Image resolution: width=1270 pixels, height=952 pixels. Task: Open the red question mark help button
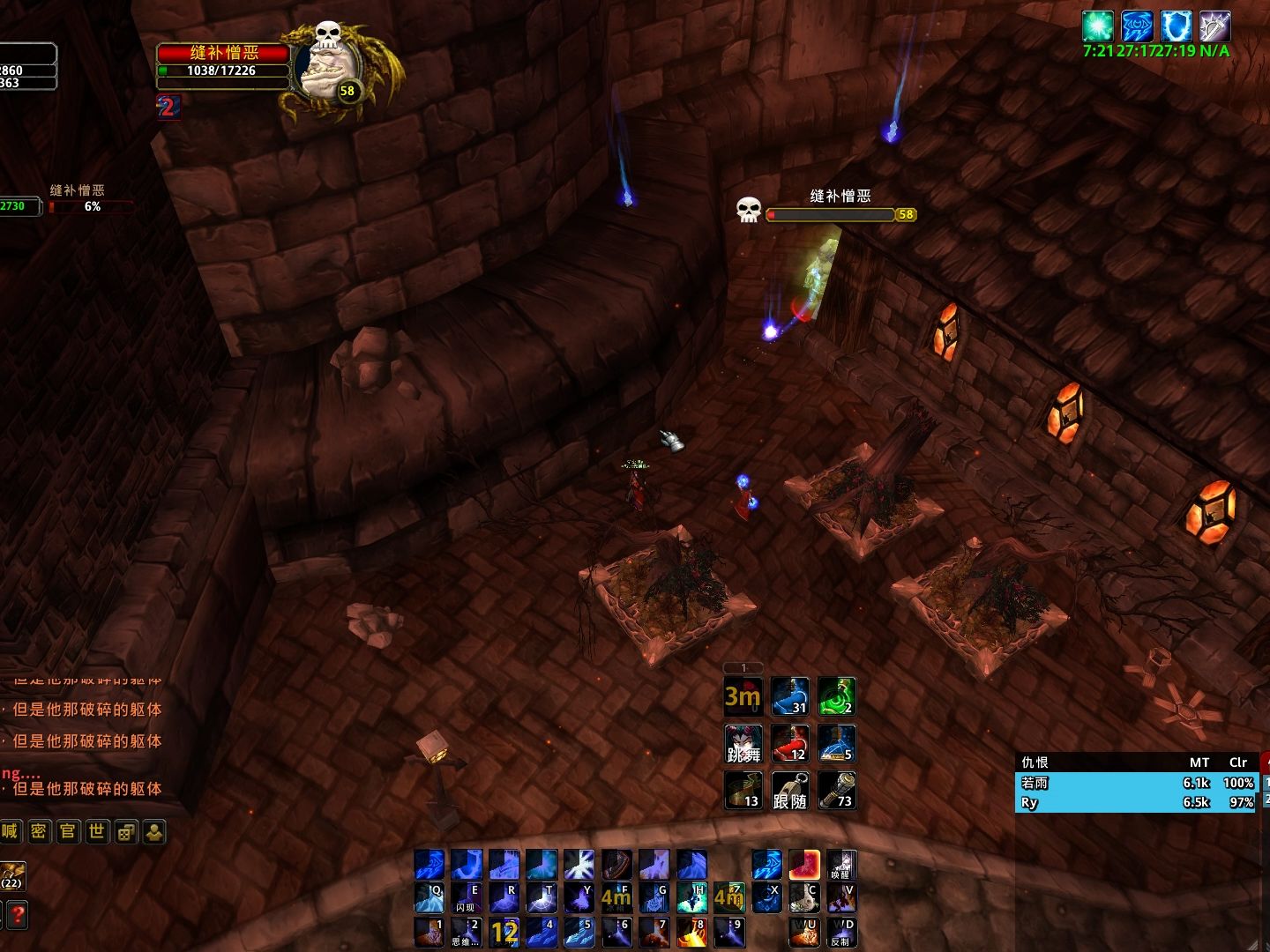click(17, 914)
